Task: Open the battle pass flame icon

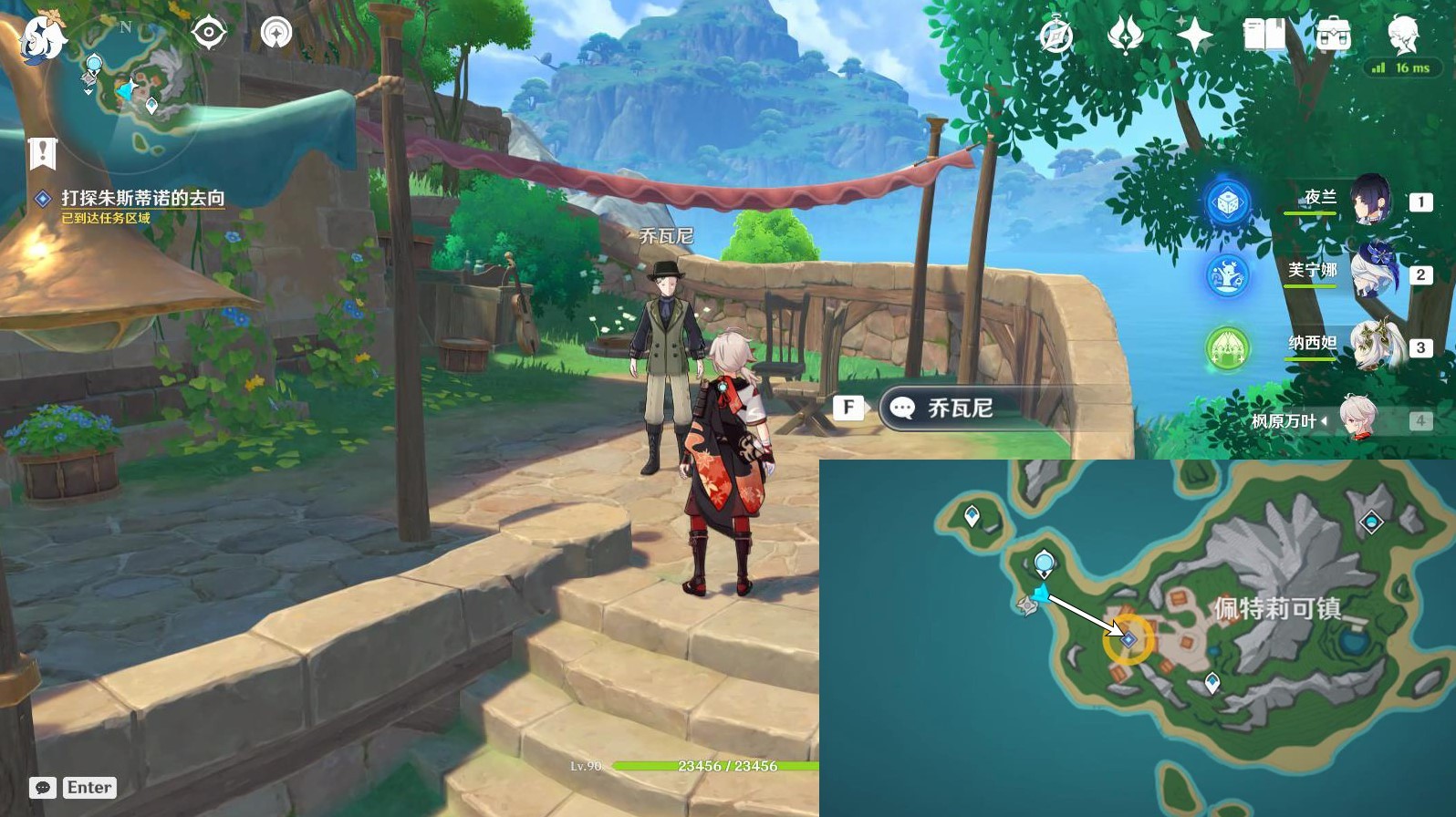Action: pos(1125,36)
